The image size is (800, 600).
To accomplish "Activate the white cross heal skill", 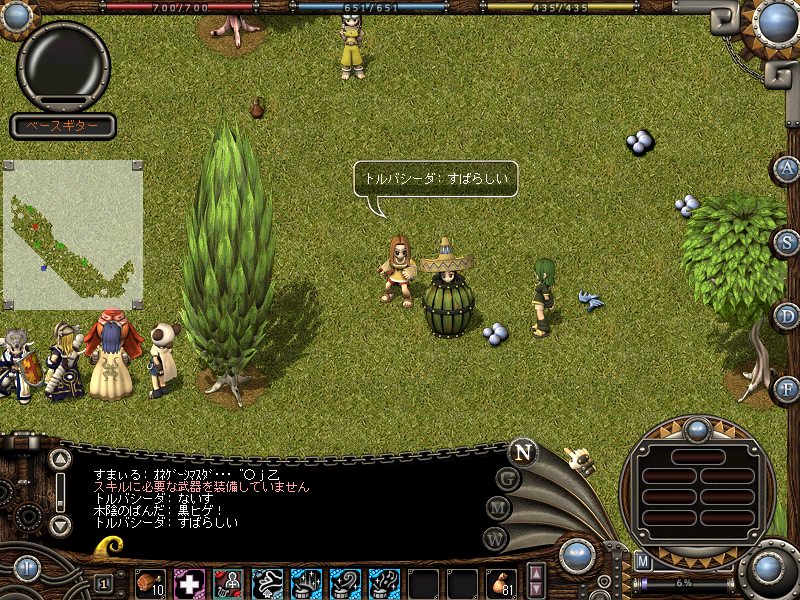I will click(x=189, y=583).
